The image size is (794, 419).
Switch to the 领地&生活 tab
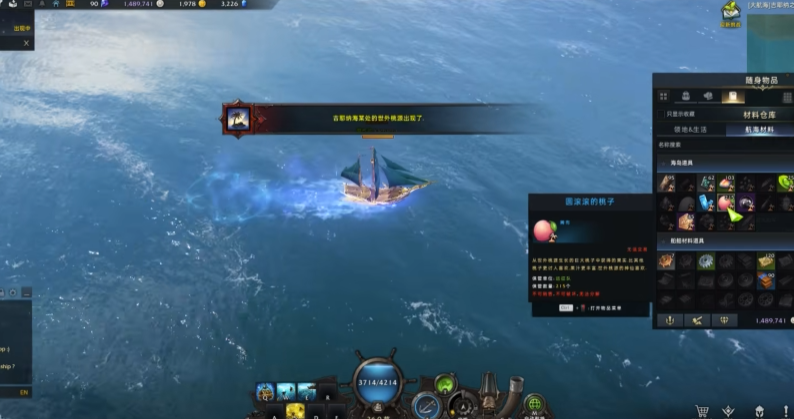click(692, 129)
